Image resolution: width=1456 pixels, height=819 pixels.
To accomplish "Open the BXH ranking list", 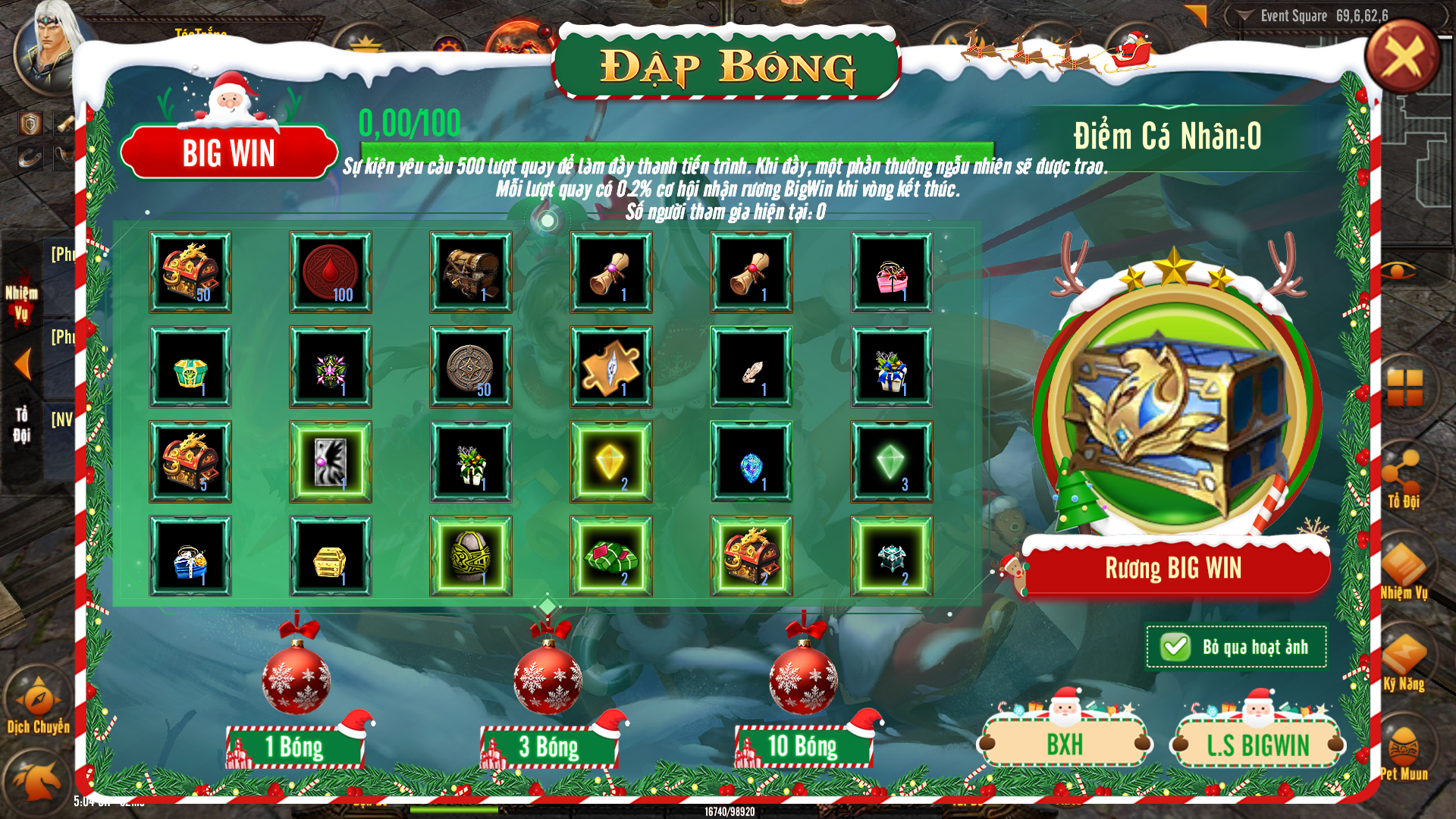I will 1065,745.
